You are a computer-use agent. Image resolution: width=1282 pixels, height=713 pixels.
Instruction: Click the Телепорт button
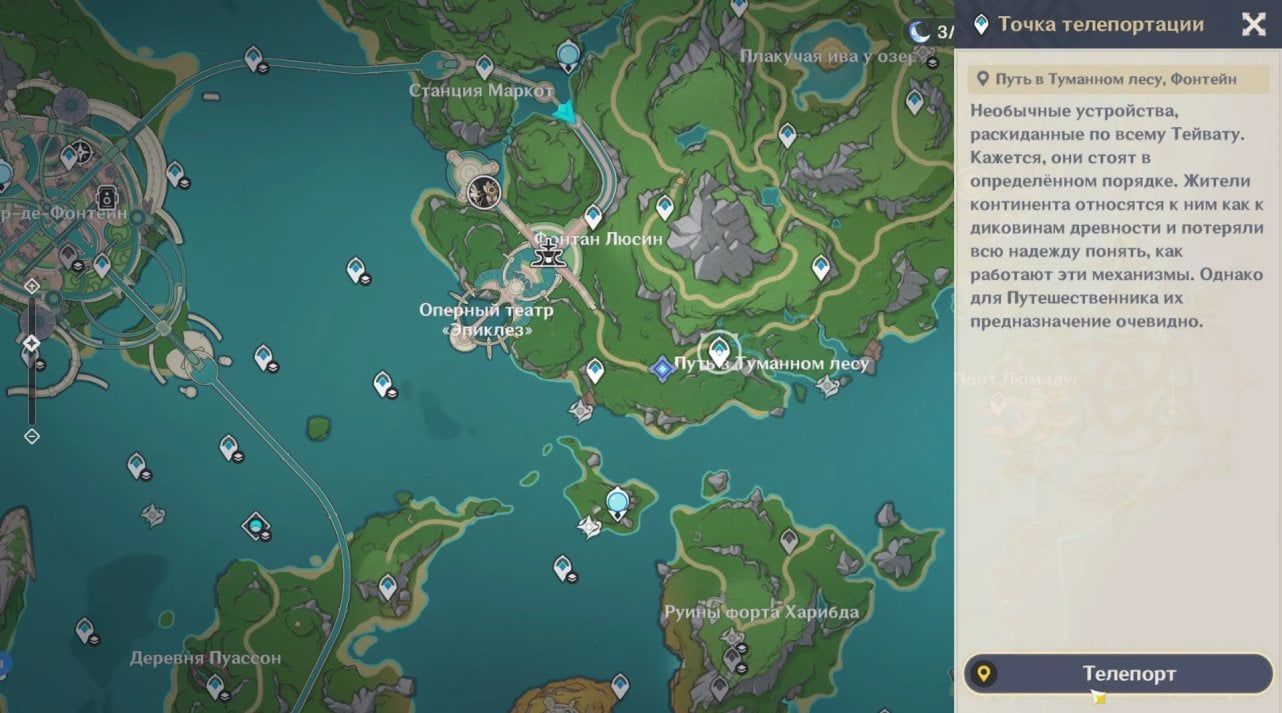[x=1118, y=673]
